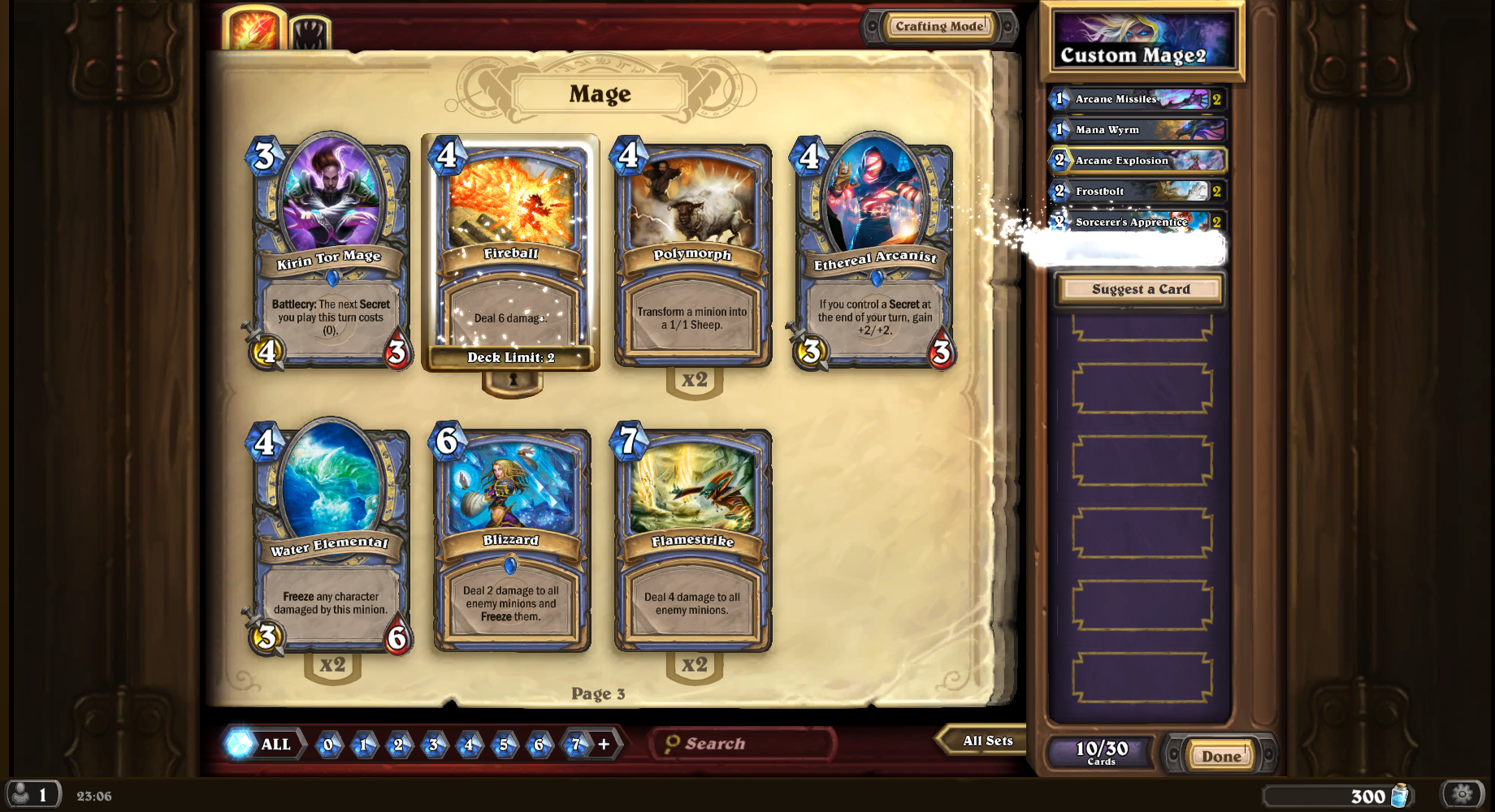Select the mana cost 3 crystal filter
1495x812 pixels.
click(x=433, y=744)
